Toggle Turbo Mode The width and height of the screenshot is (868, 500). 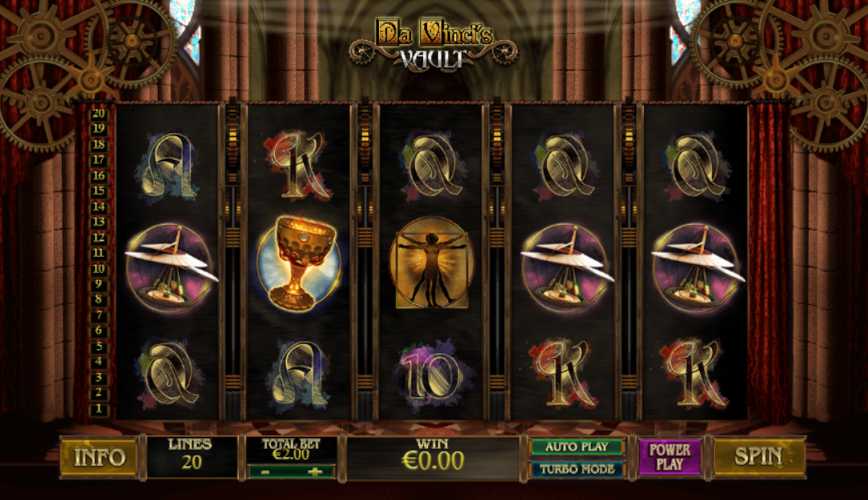(576, 467)
